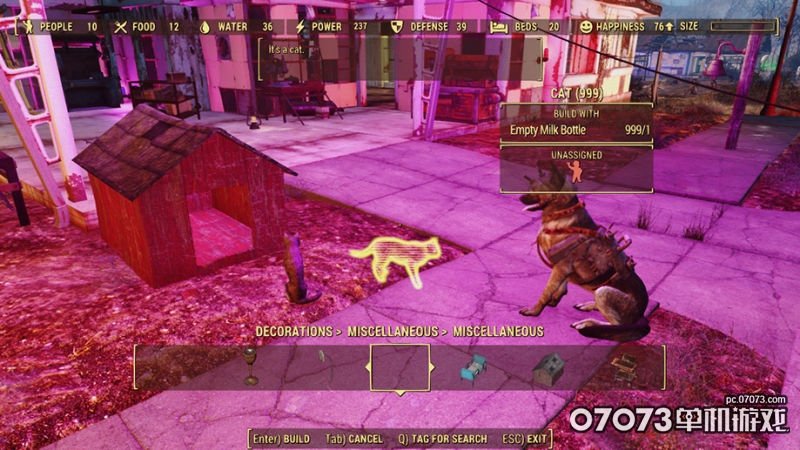Select the goblet decoration in the build bar

coord(250,367)
